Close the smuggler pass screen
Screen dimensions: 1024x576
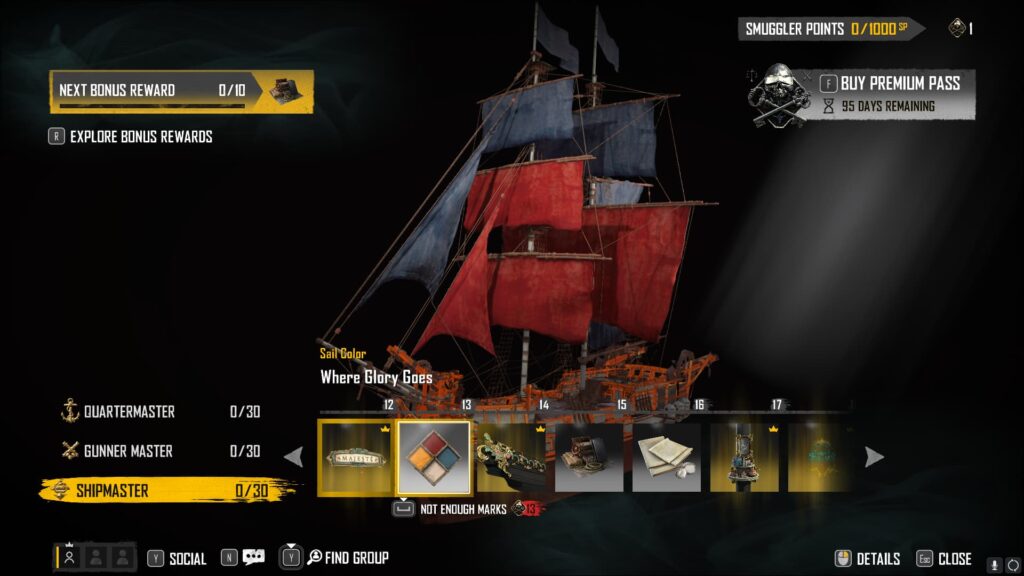point(944,559)
